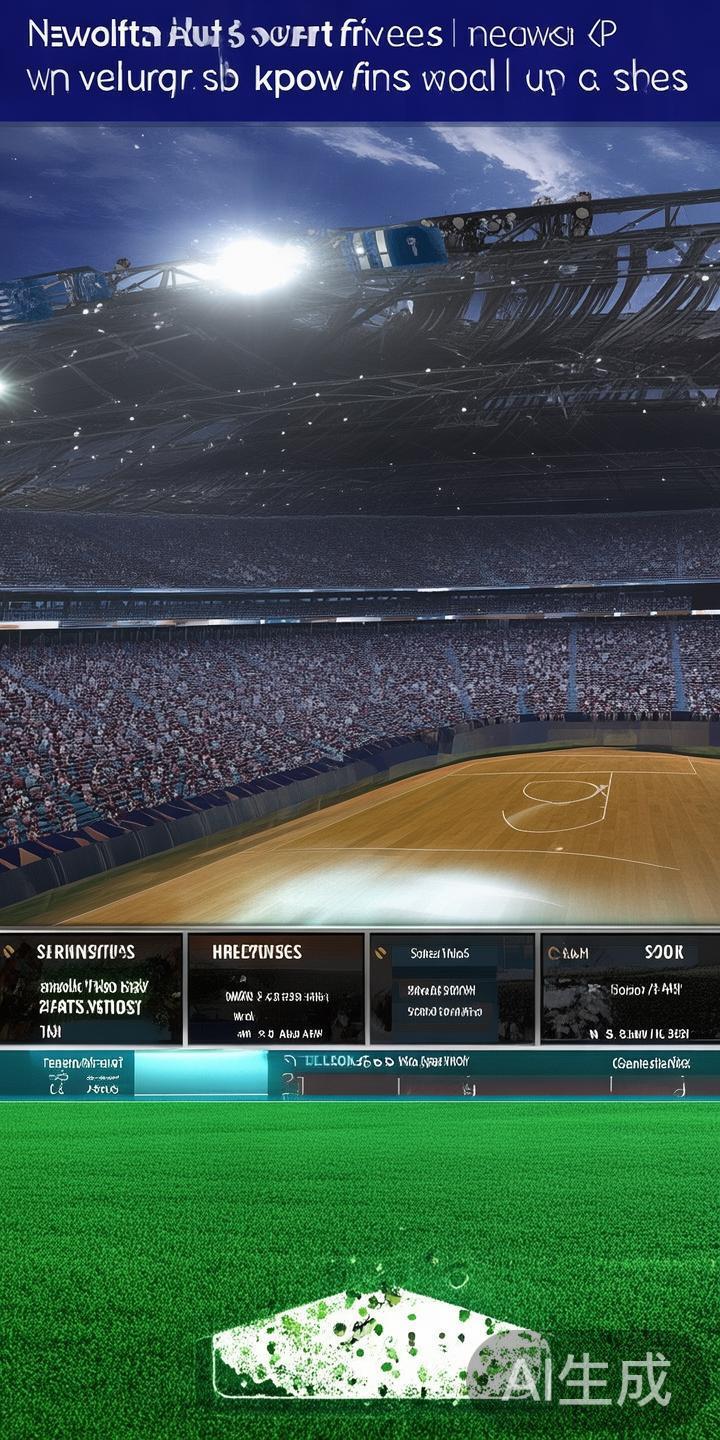Select the first panel titled SERNNSITUAS
Viewport: 720px width, 1440px height.
coord(91,988)
